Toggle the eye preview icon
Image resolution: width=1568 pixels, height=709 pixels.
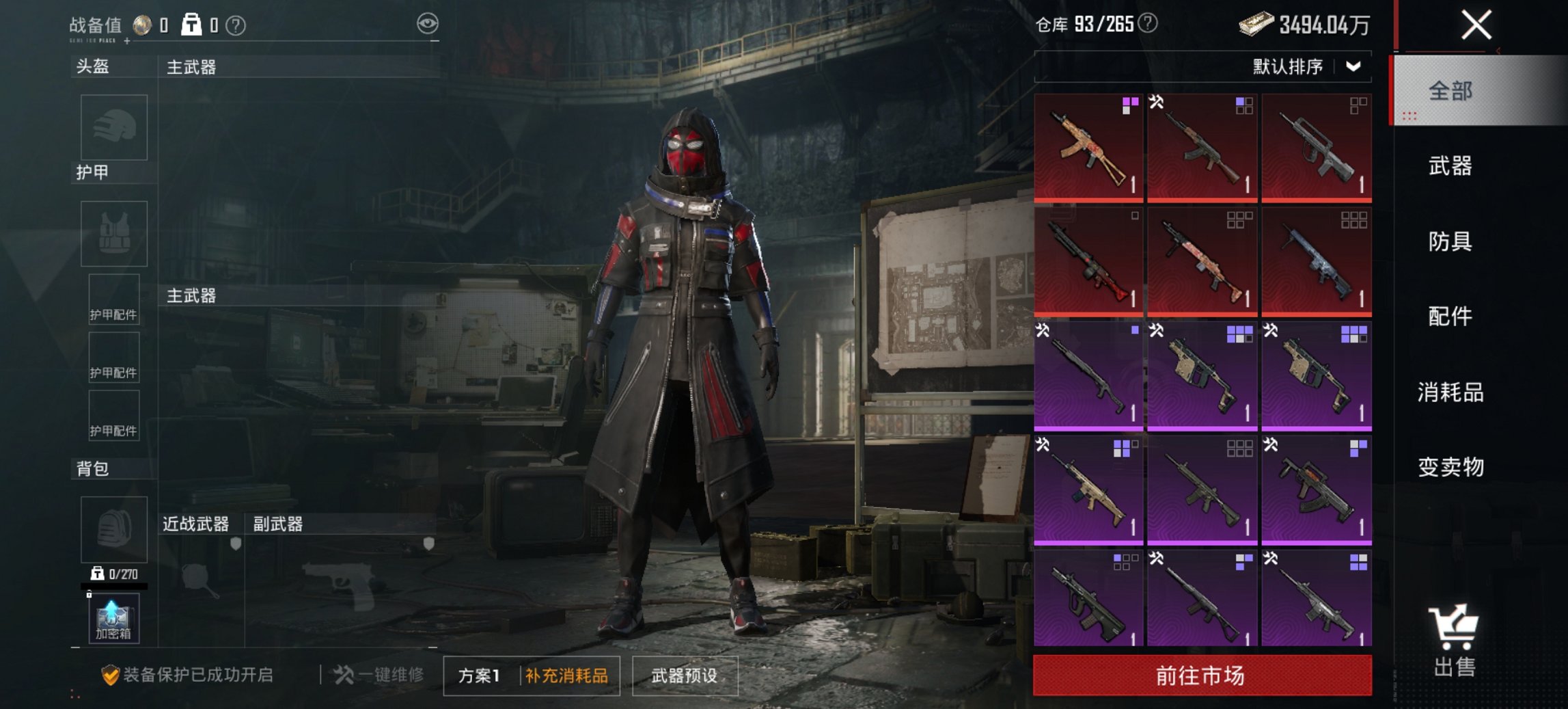coord(429,22)
